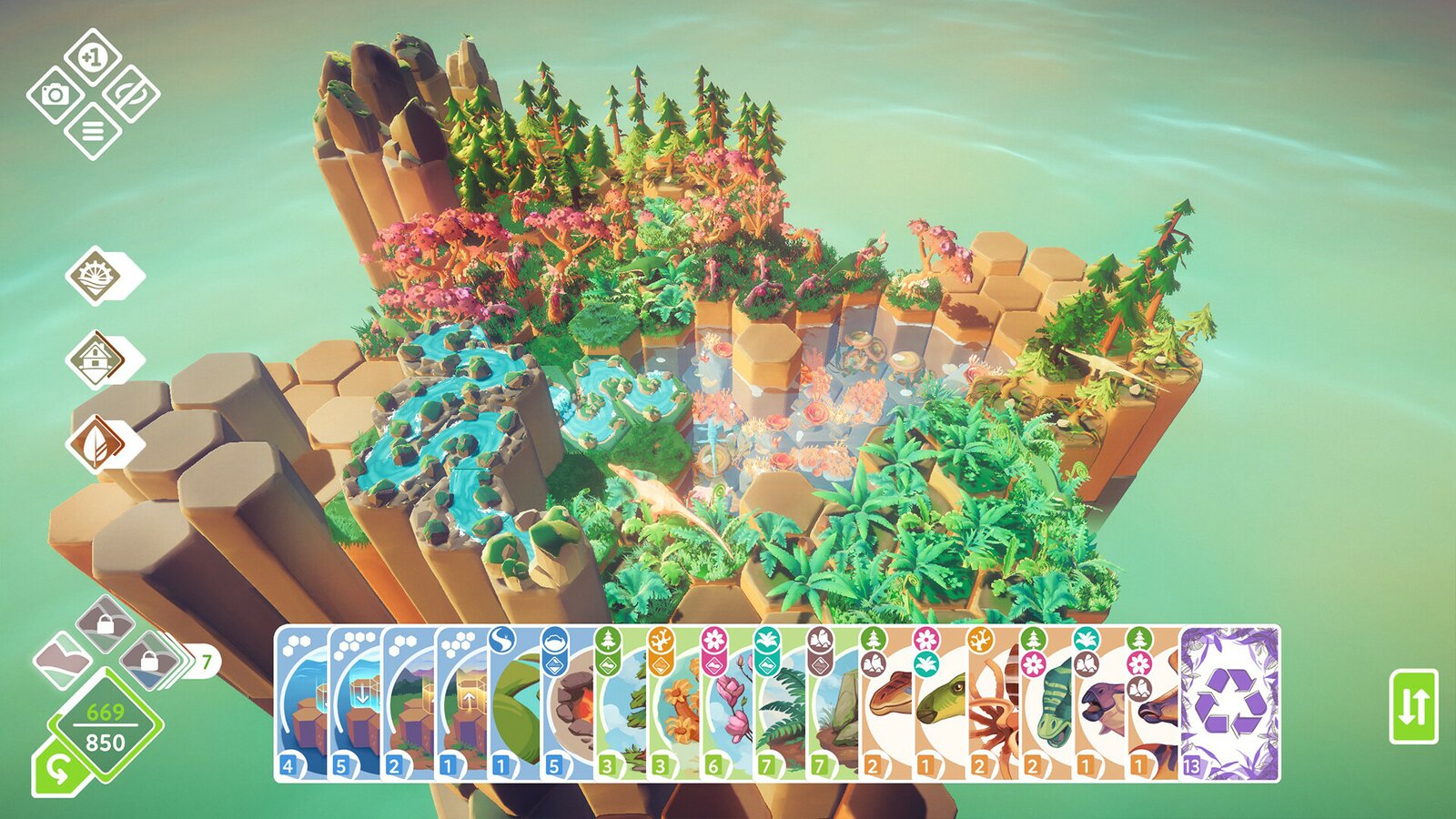Select the +1 diamond button
The width and height of the screenshot is (1456, 819).
click(x=93, y=56)
